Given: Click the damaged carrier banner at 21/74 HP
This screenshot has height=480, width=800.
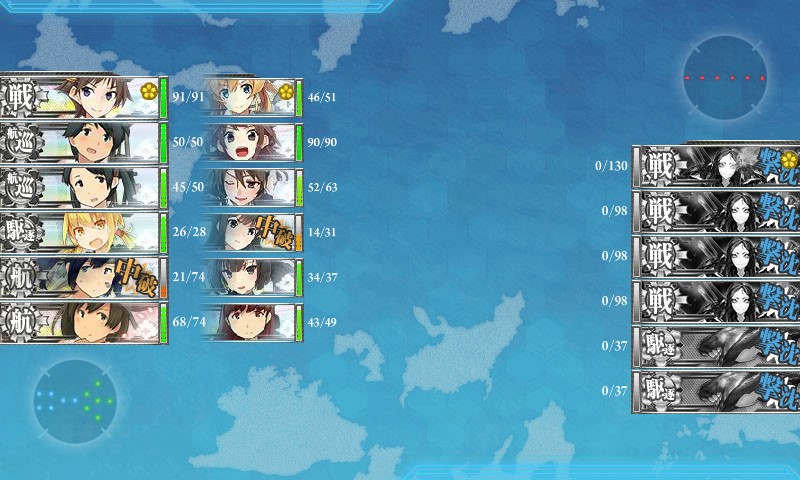Looking at the screenshot, I should [x=80, y=278].
